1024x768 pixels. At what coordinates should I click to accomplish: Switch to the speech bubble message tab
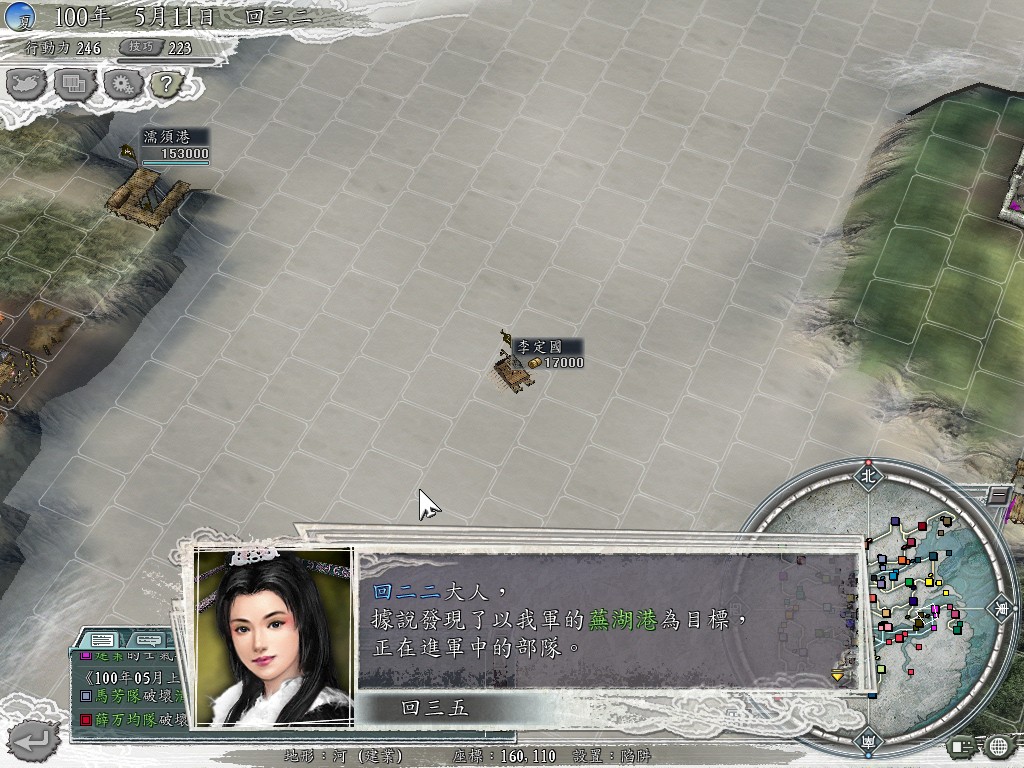click(x=147, y=639)
